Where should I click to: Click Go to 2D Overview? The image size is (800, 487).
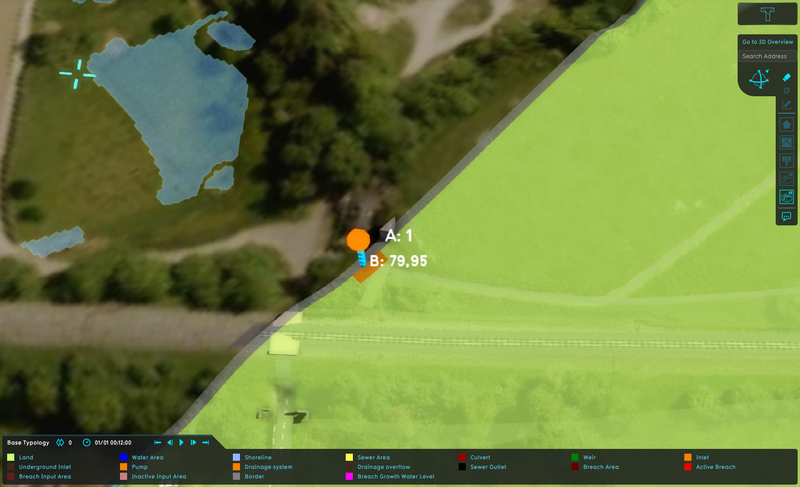[766, 42]
